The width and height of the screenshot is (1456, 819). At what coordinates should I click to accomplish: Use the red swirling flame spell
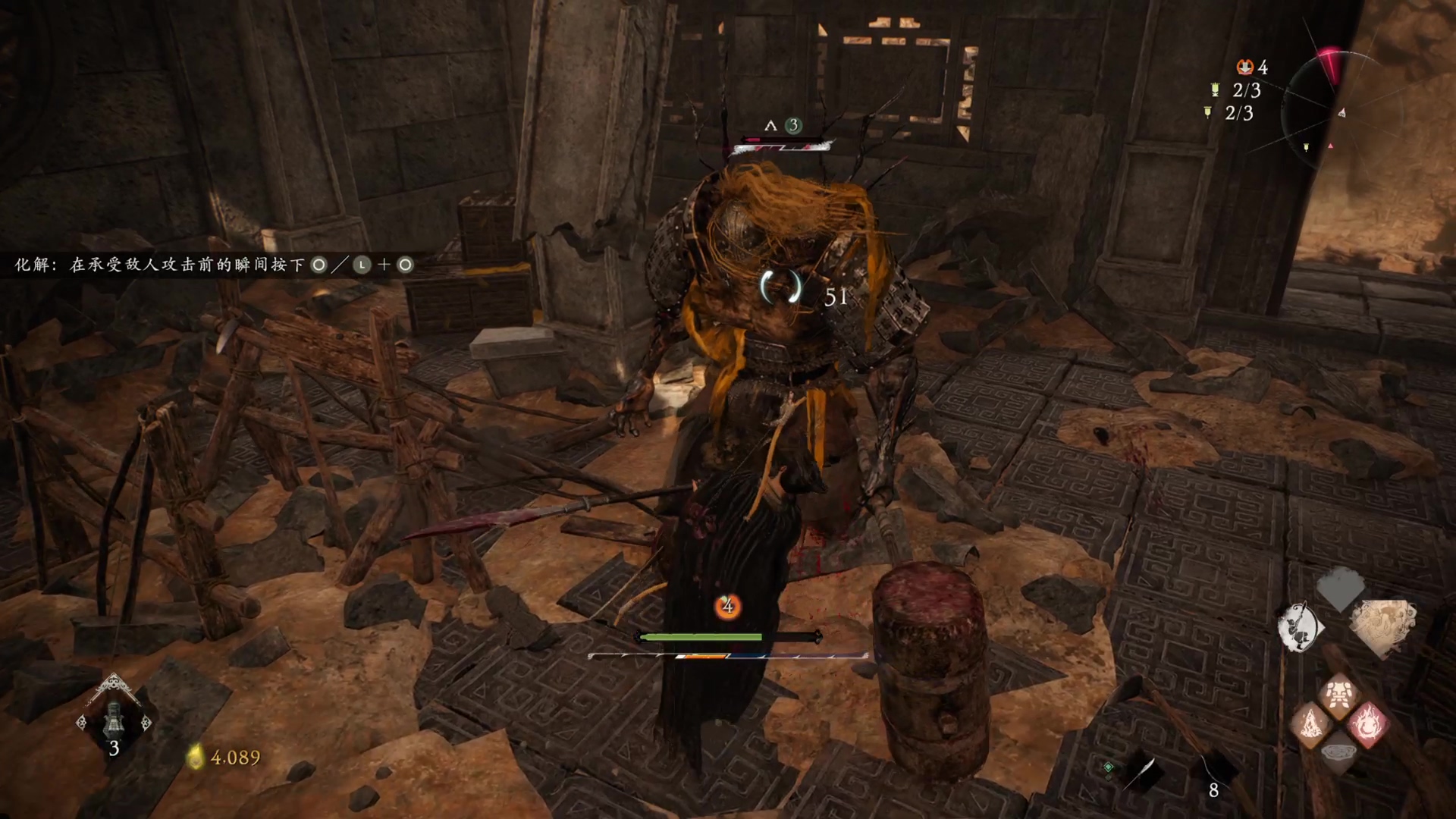coord(1368,724)
